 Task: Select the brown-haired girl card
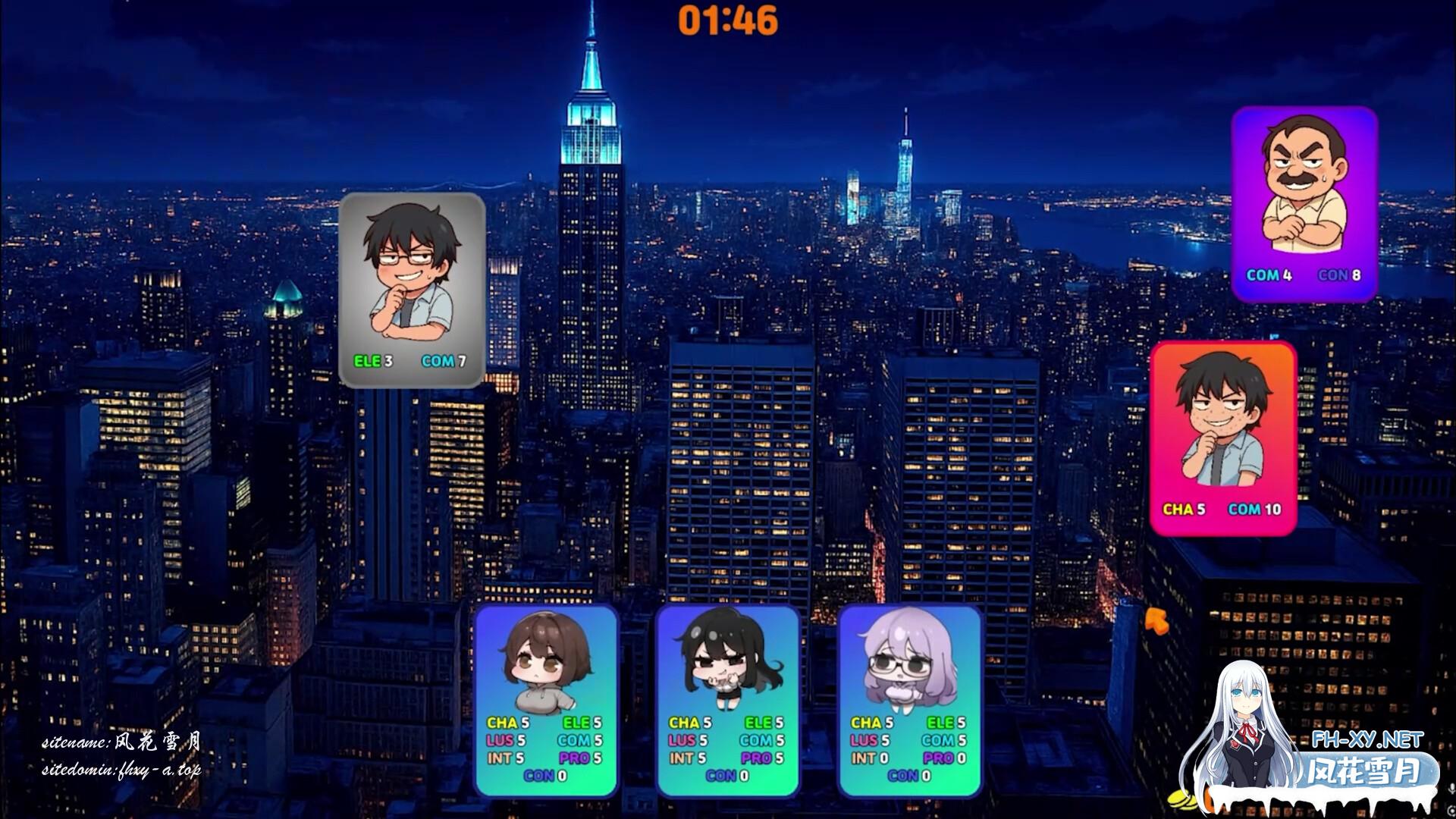[x=546, y=699]
